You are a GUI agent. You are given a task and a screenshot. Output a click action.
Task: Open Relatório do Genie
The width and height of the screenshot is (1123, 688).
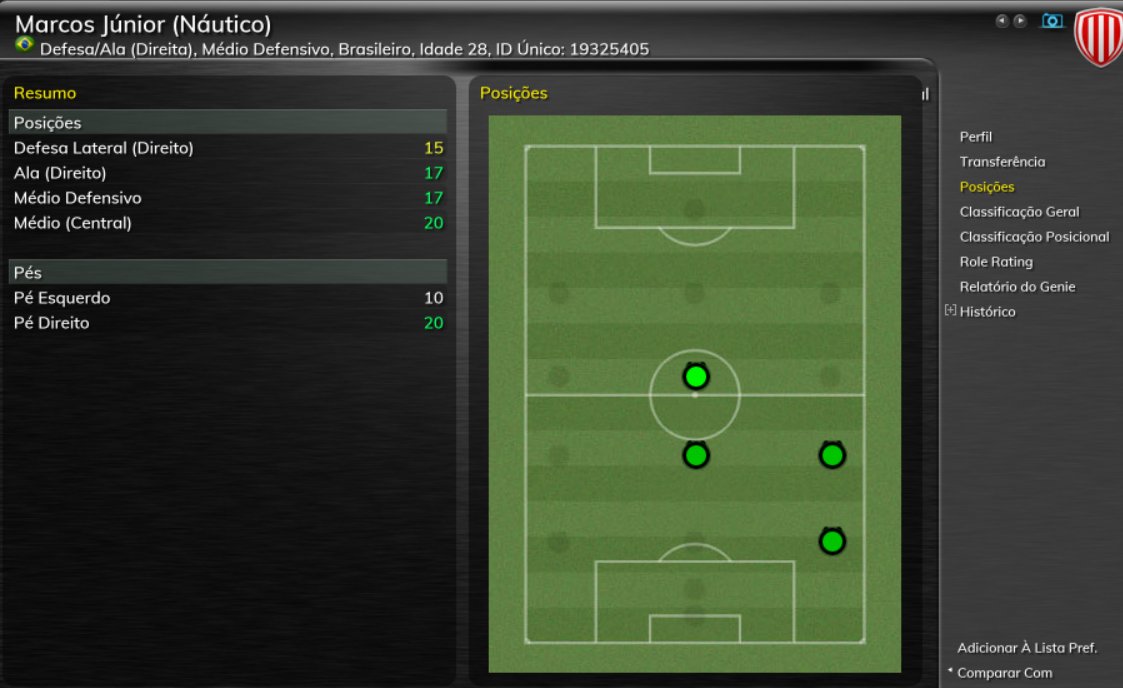pyautogui.click(x=1017, y=287)
